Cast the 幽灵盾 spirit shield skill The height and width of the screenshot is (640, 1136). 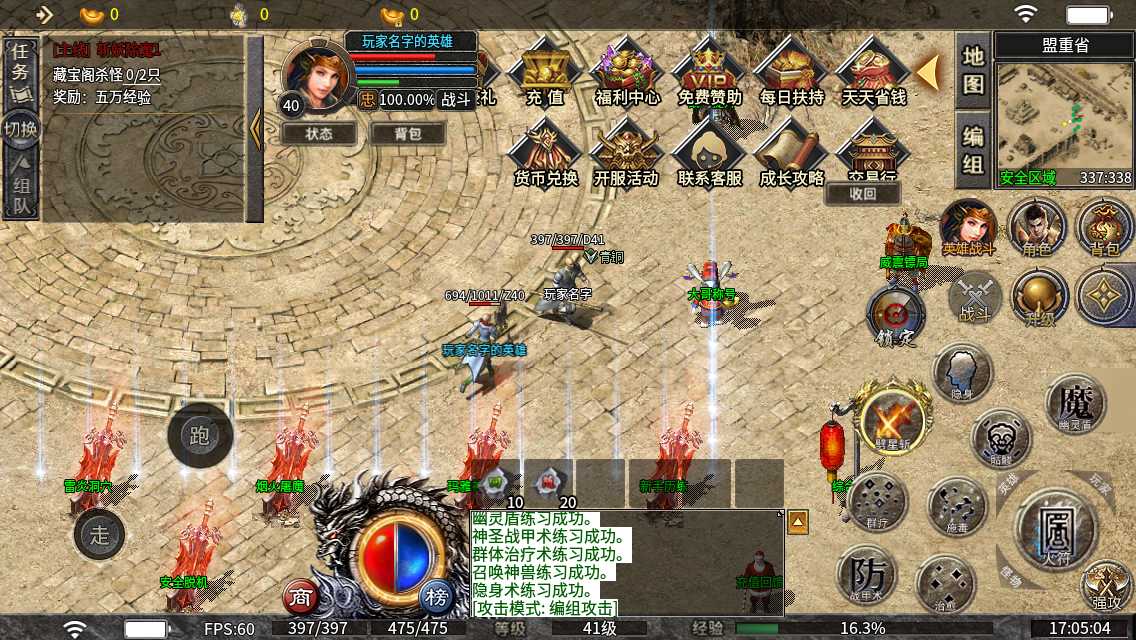point(1075,403)
